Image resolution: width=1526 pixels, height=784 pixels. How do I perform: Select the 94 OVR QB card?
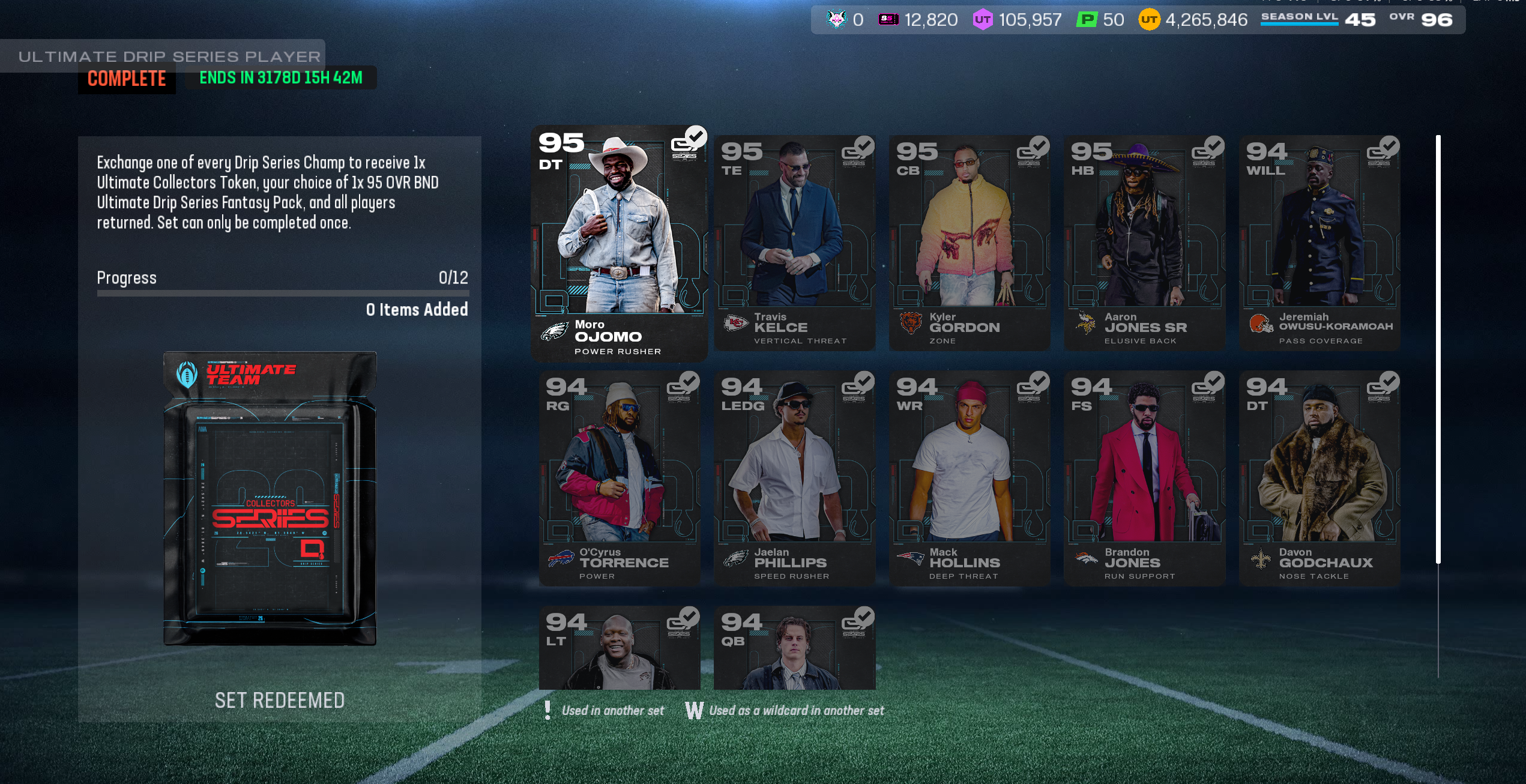click(794, 648)
